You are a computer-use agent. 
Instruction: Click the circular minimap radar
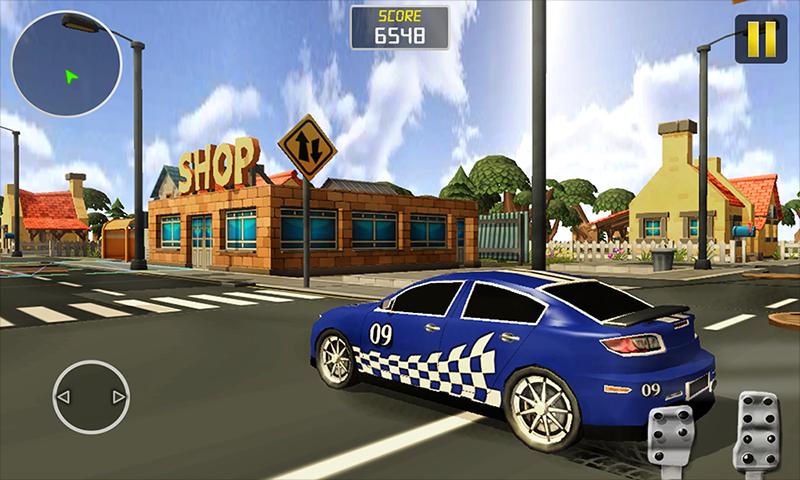pyautogui.click(x=66, y=64)
